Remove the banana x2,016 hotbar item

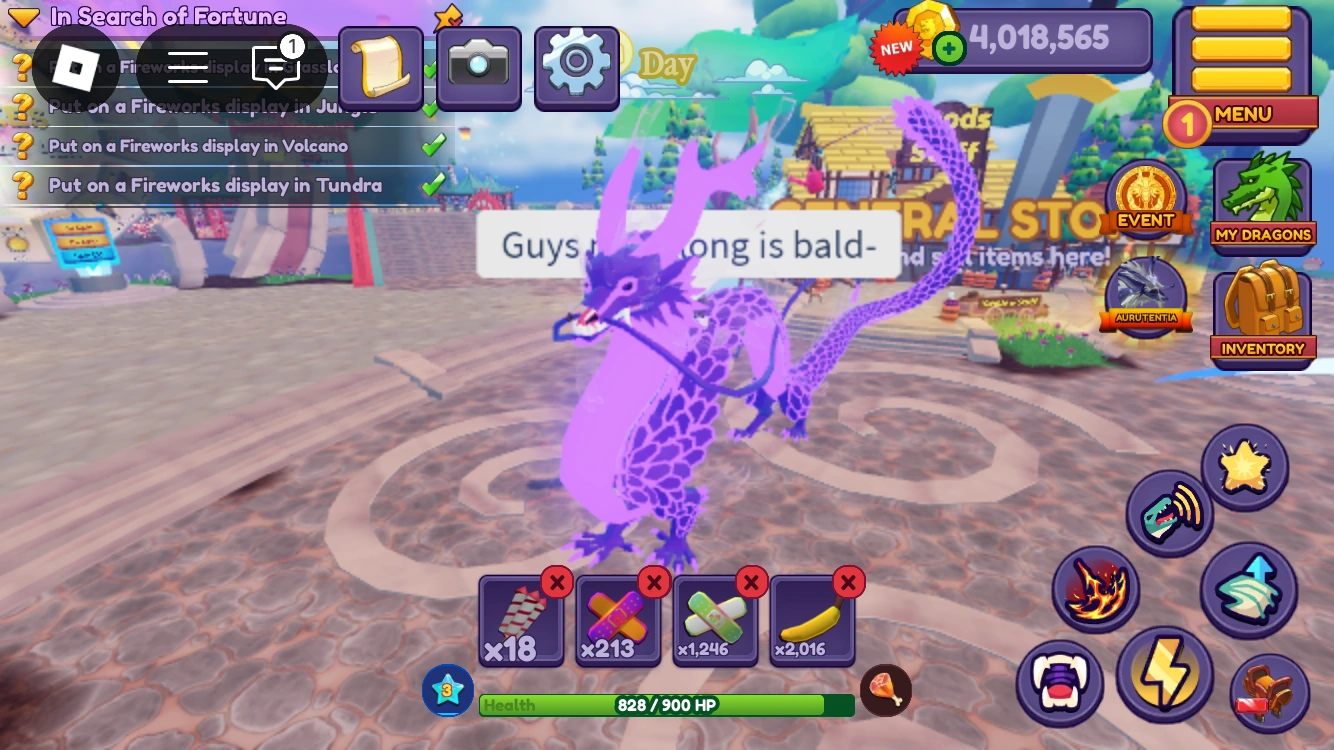point(849,582)
